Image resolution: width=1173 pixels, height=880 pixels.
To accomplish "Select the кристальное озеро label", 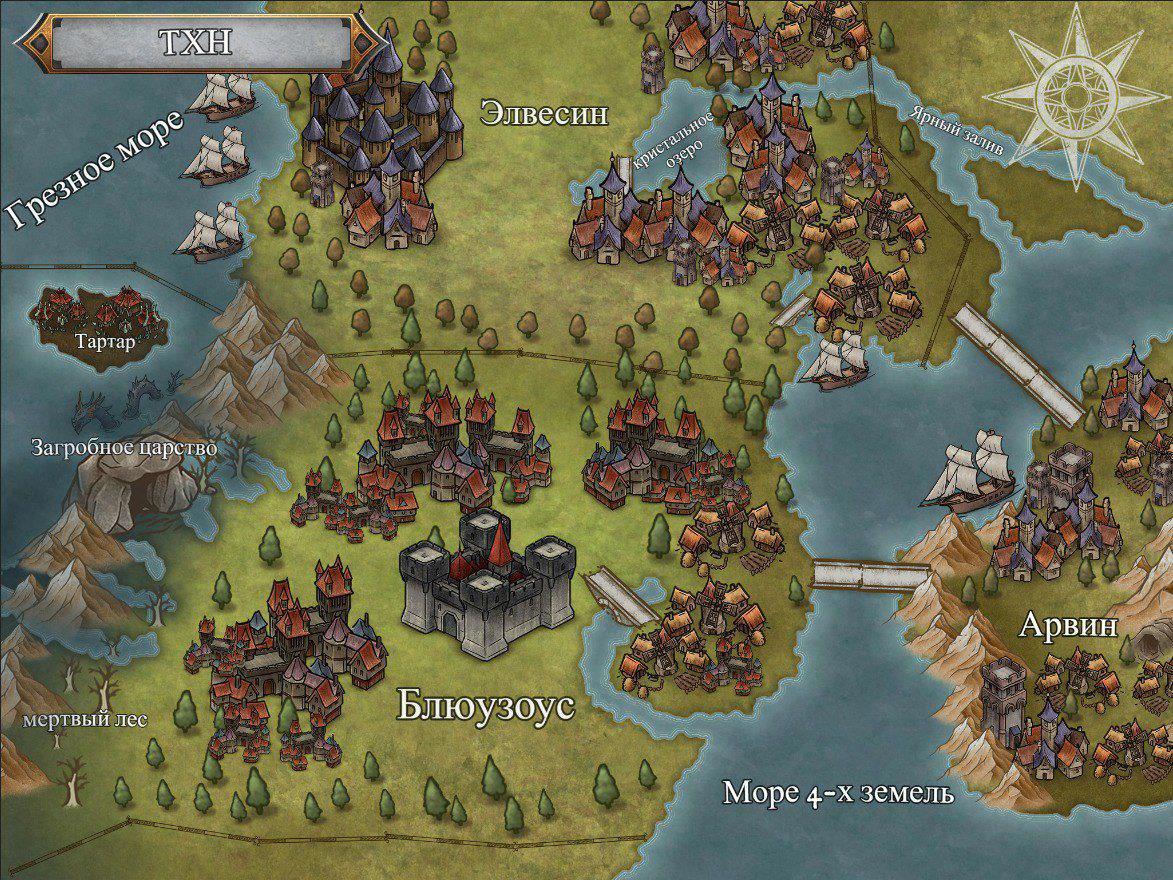I will (x=674, y=146).
